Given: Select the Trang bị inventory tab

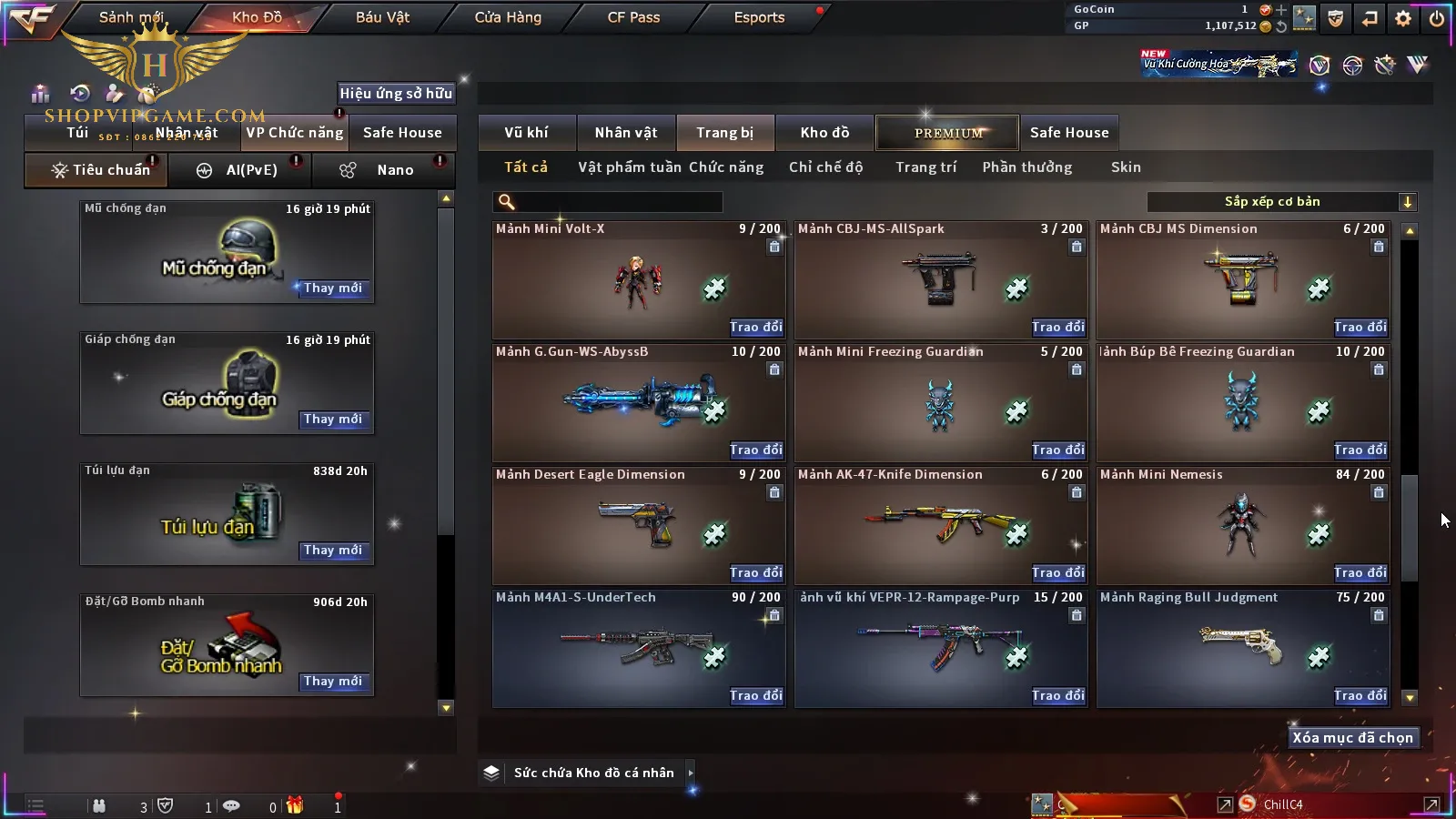Looking at the screenshot, I should (x=724, y=133).
